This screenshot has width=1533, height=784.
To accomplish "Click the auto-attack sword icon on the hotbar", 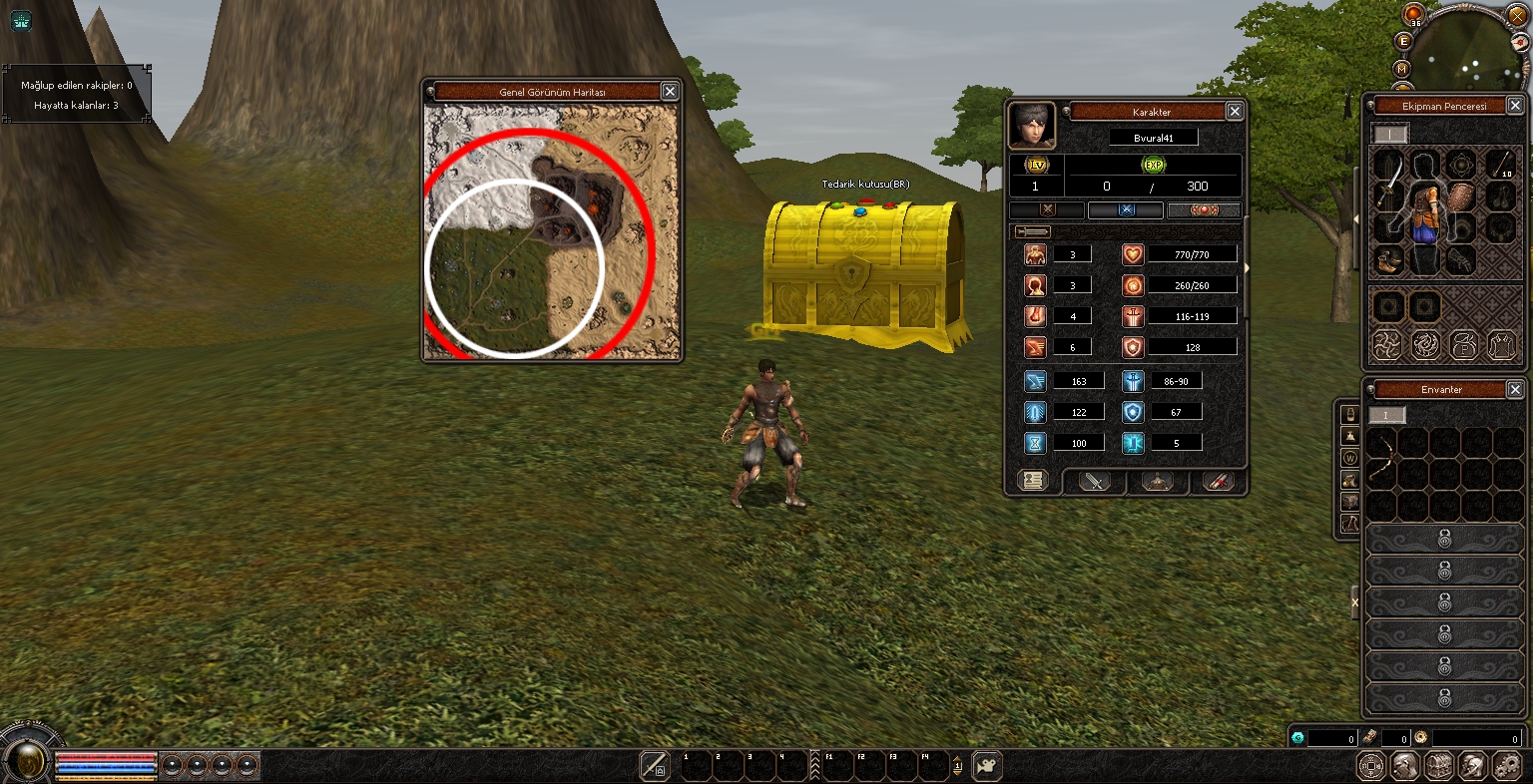I will point(656,766).
